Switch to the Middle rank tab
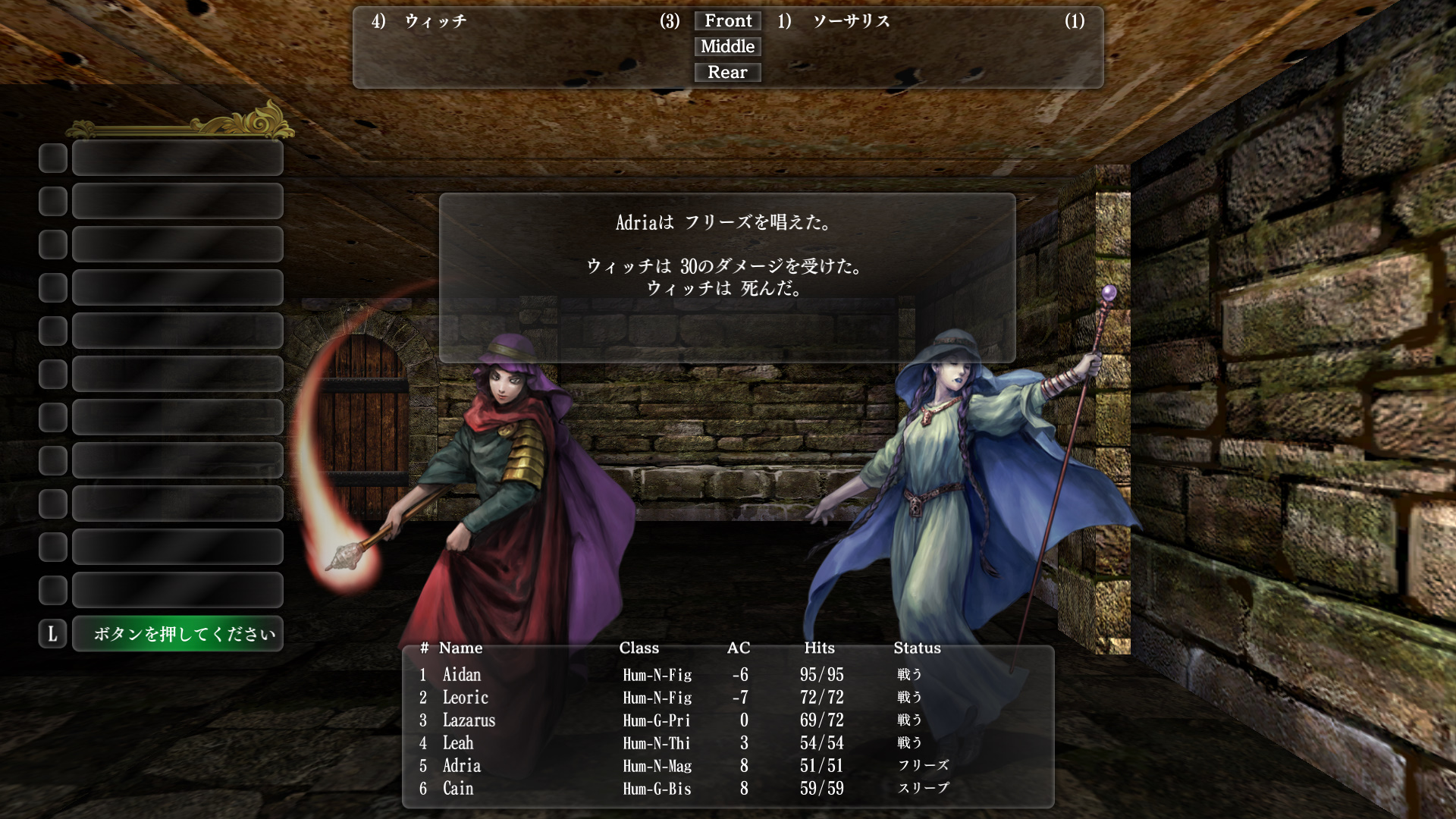 727,46
